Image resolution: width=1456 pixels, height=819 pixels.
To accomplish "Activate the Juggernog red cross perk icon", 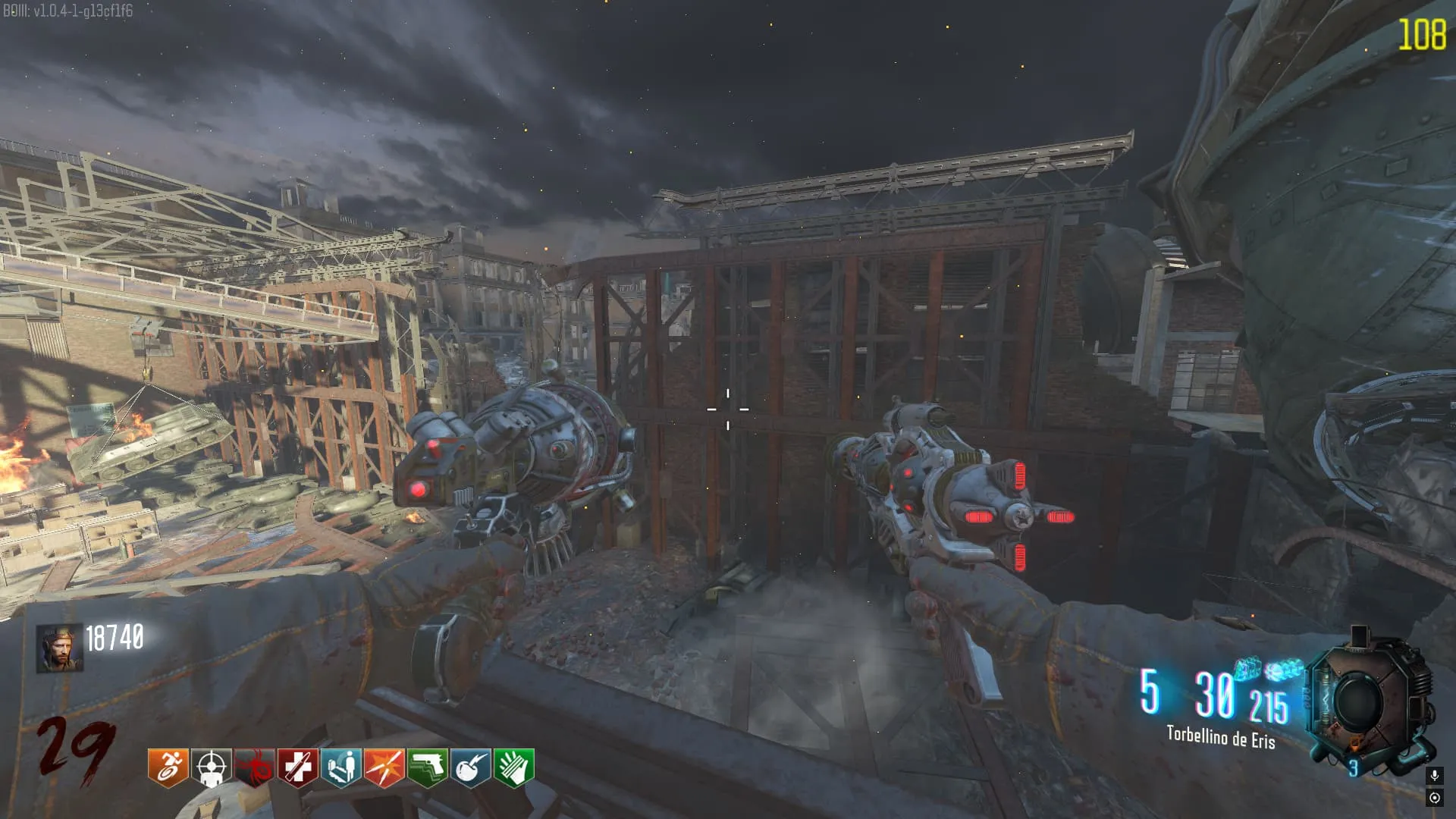I will click(297, 767).
